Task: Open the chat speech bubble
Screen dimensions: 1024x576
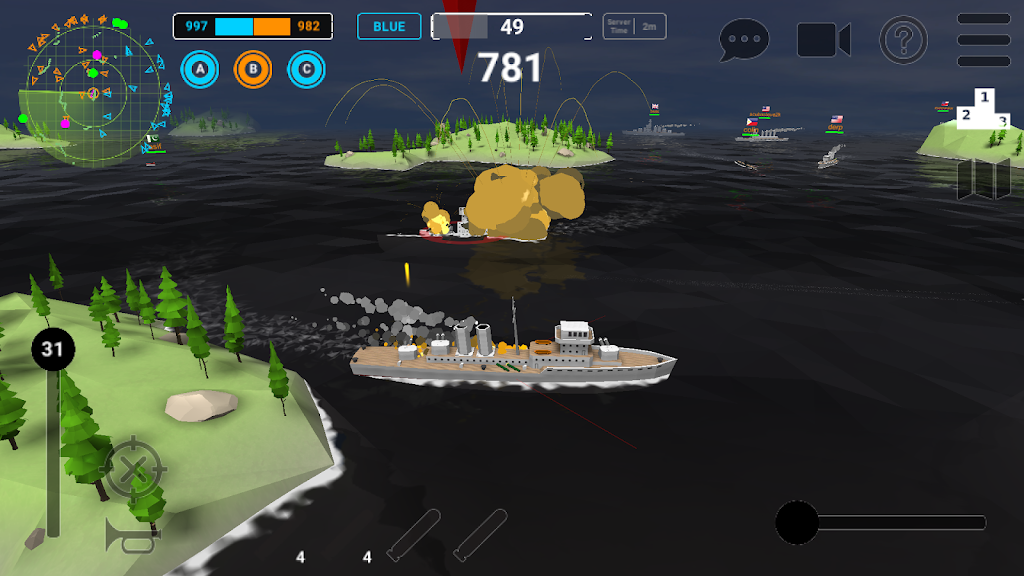Action: pos(744,40)
